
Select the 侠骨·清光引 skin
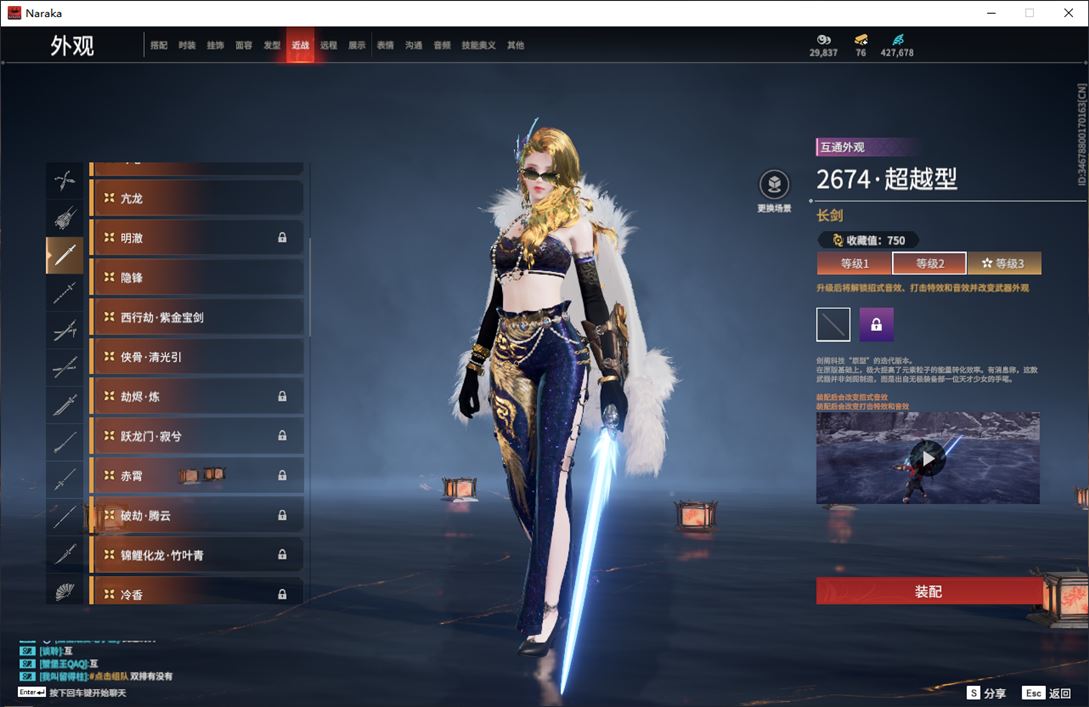[197, 357]
